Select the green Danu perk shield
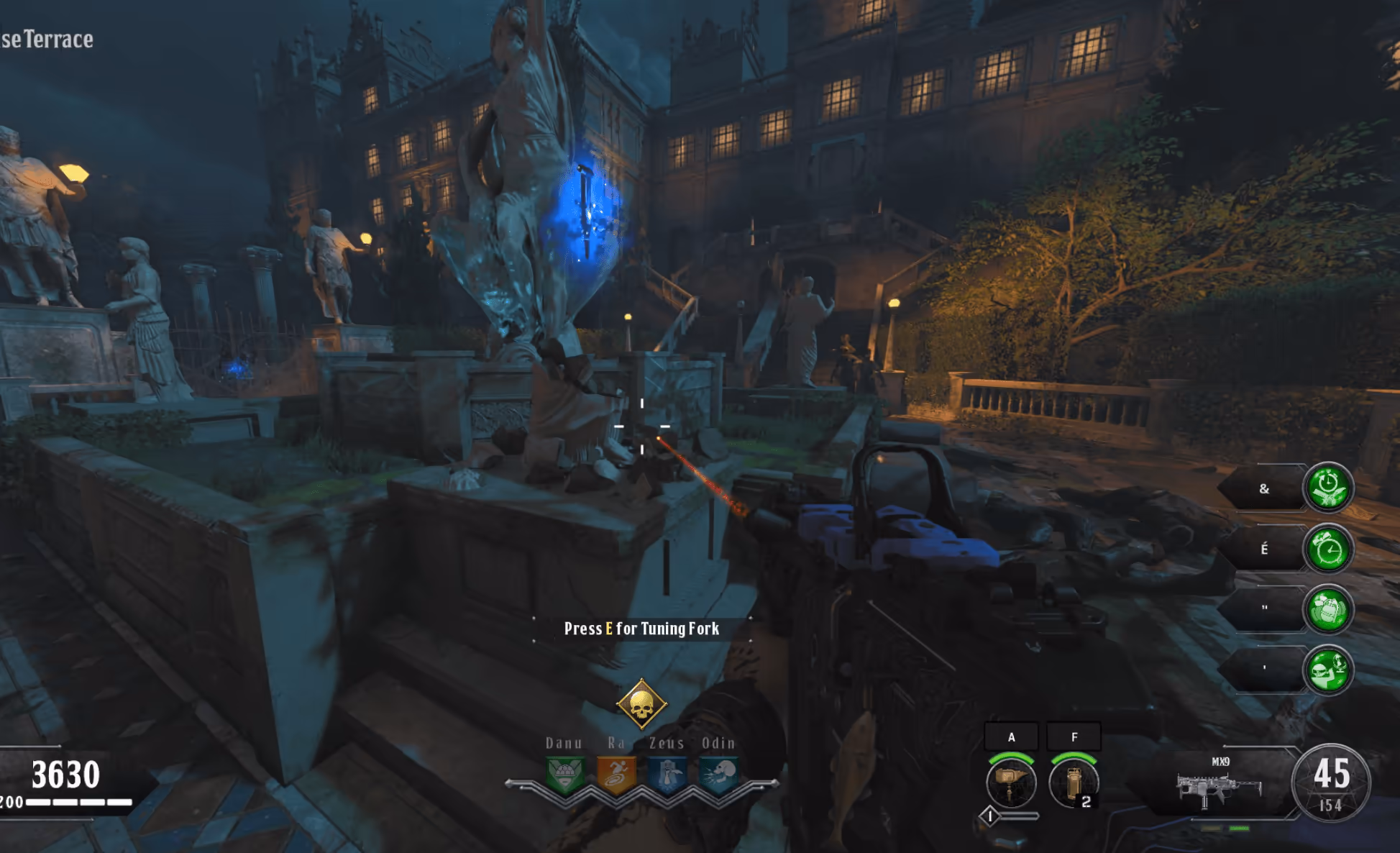 point(564,775)
